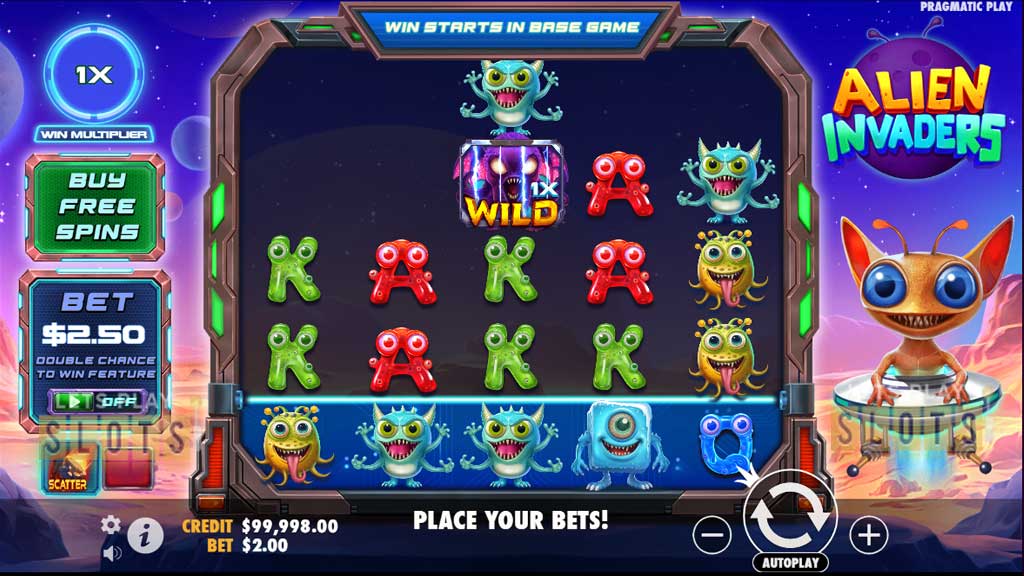Open the Autoplay options

pyautogui.click(x=790, y=563)
